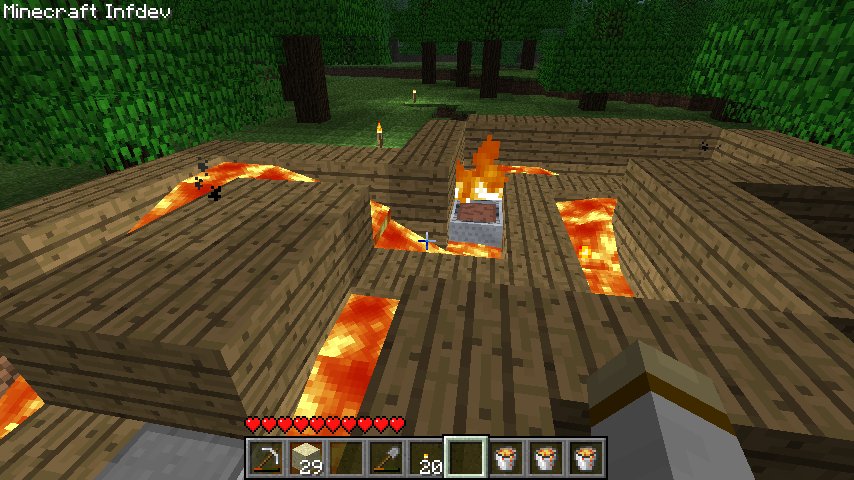The height and width of the screenshot is (480, 854).
Task: Choose the block stack of 29
Action: (305, 457)
